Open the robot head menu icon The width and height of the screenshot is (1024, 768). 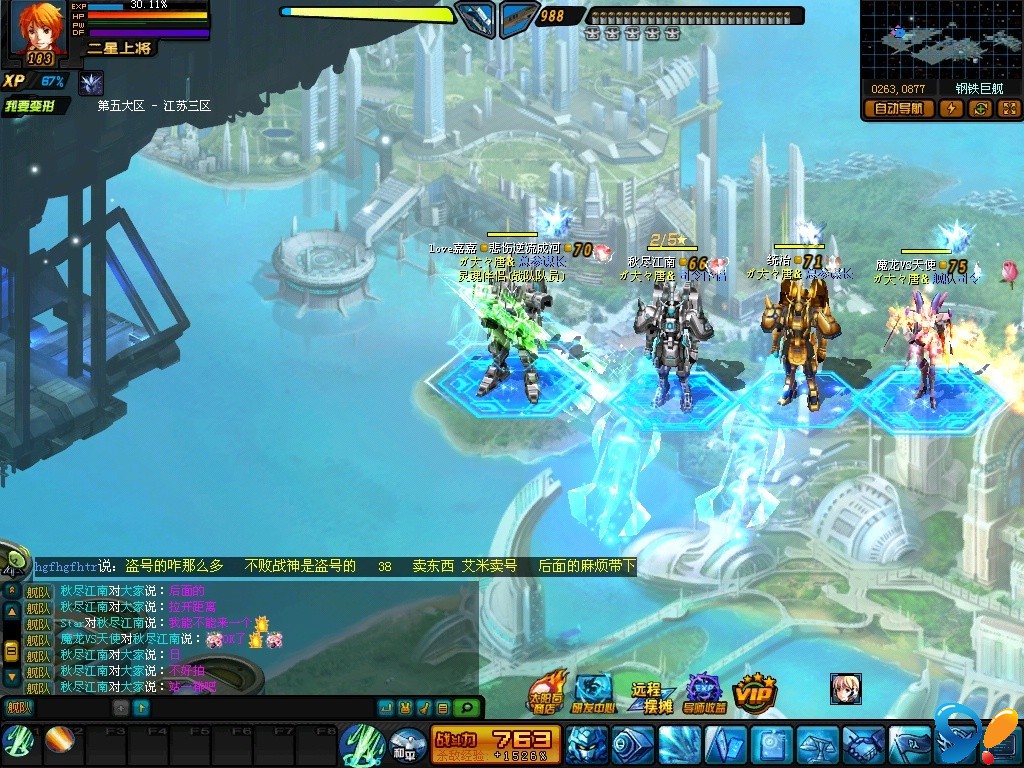[x=585, y=745]
